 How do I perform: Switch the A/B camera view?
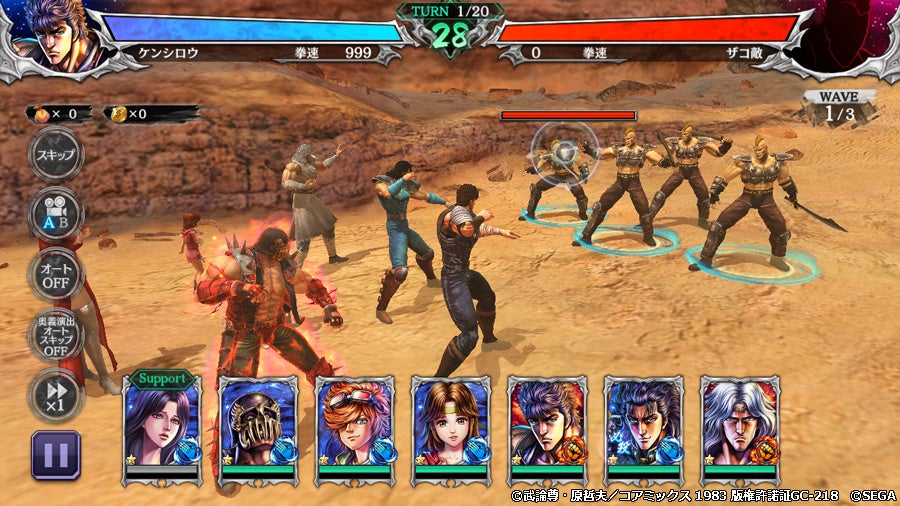coord(54,212)
